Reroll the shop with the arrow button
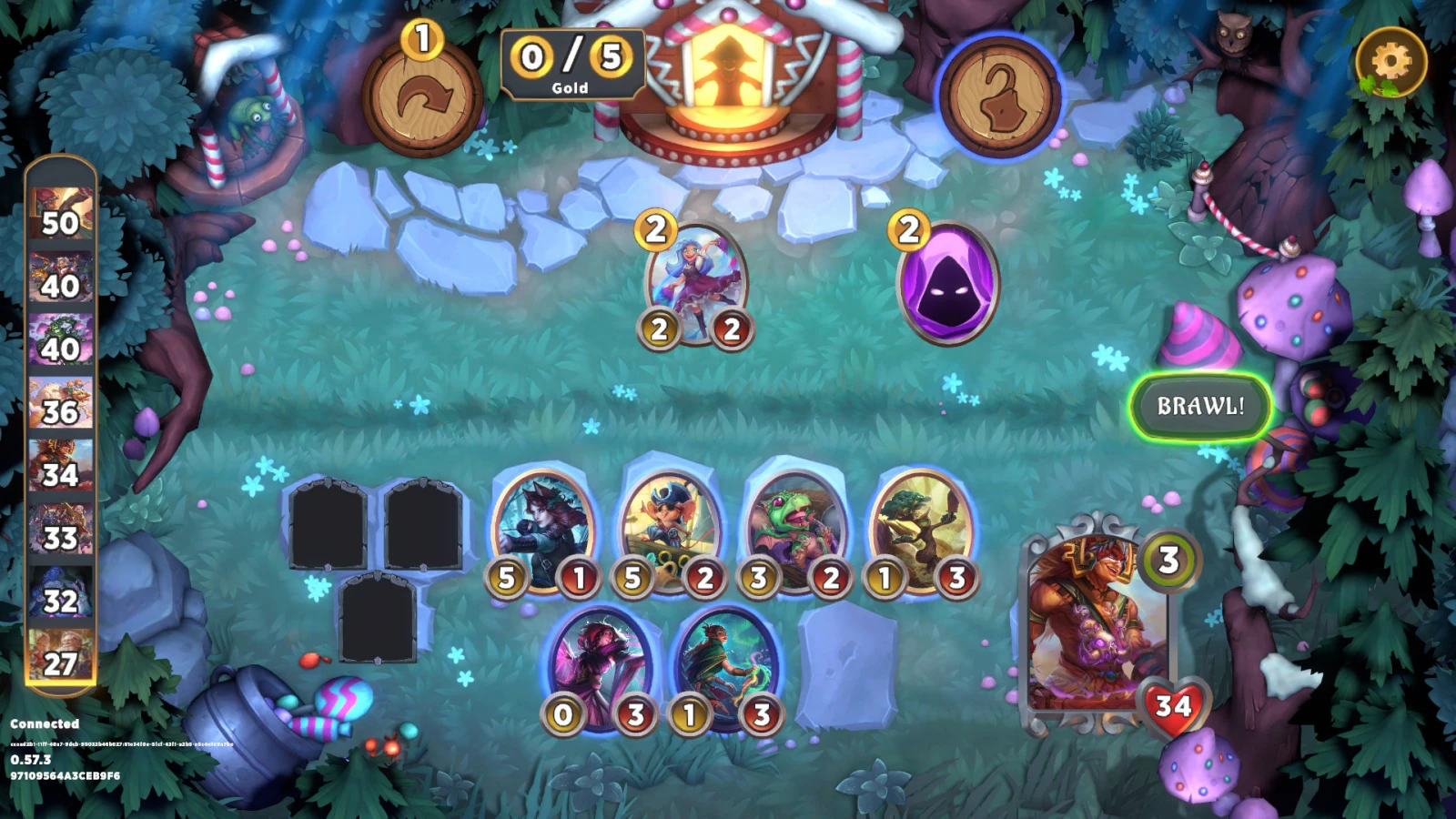Screen dimensions: 1456x819 click(422, 96)
